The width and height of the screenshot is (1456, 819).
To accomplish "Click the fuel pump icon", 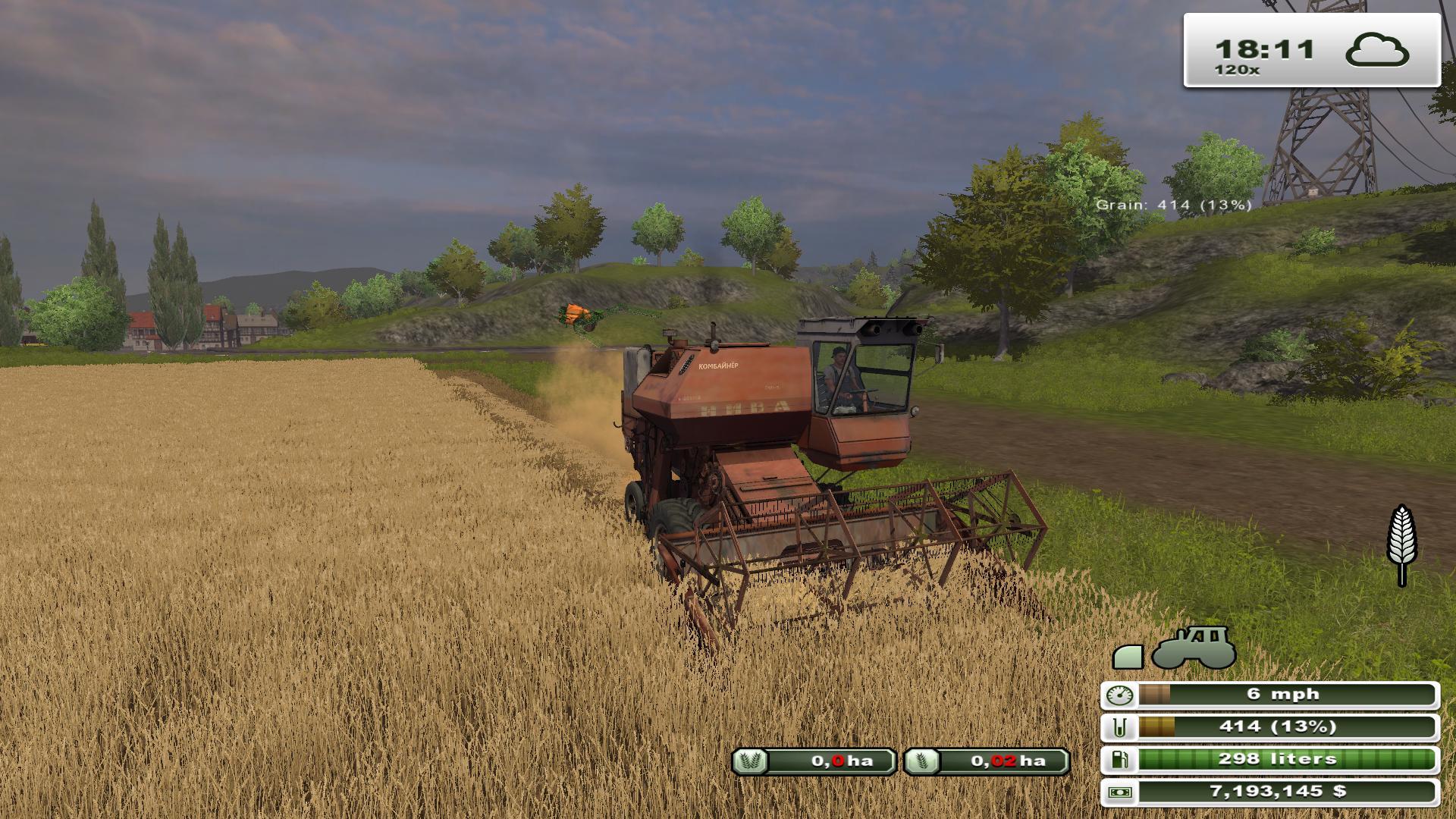I will (x=1120, y=759).
